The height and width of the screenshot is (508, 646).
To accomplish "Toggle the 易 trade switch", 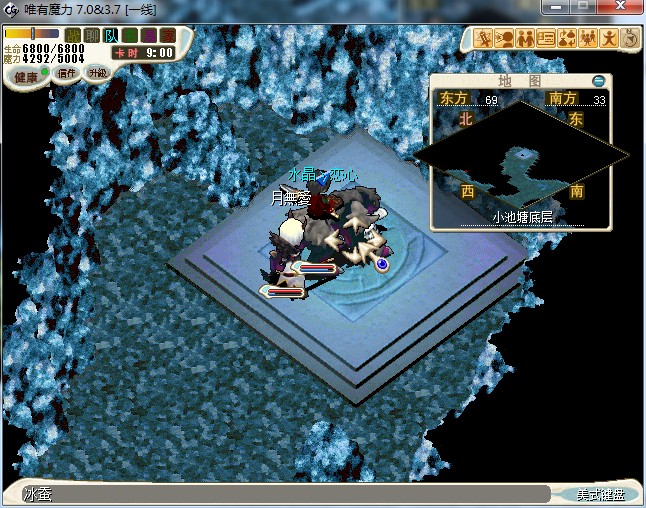I will coord(147,36).
